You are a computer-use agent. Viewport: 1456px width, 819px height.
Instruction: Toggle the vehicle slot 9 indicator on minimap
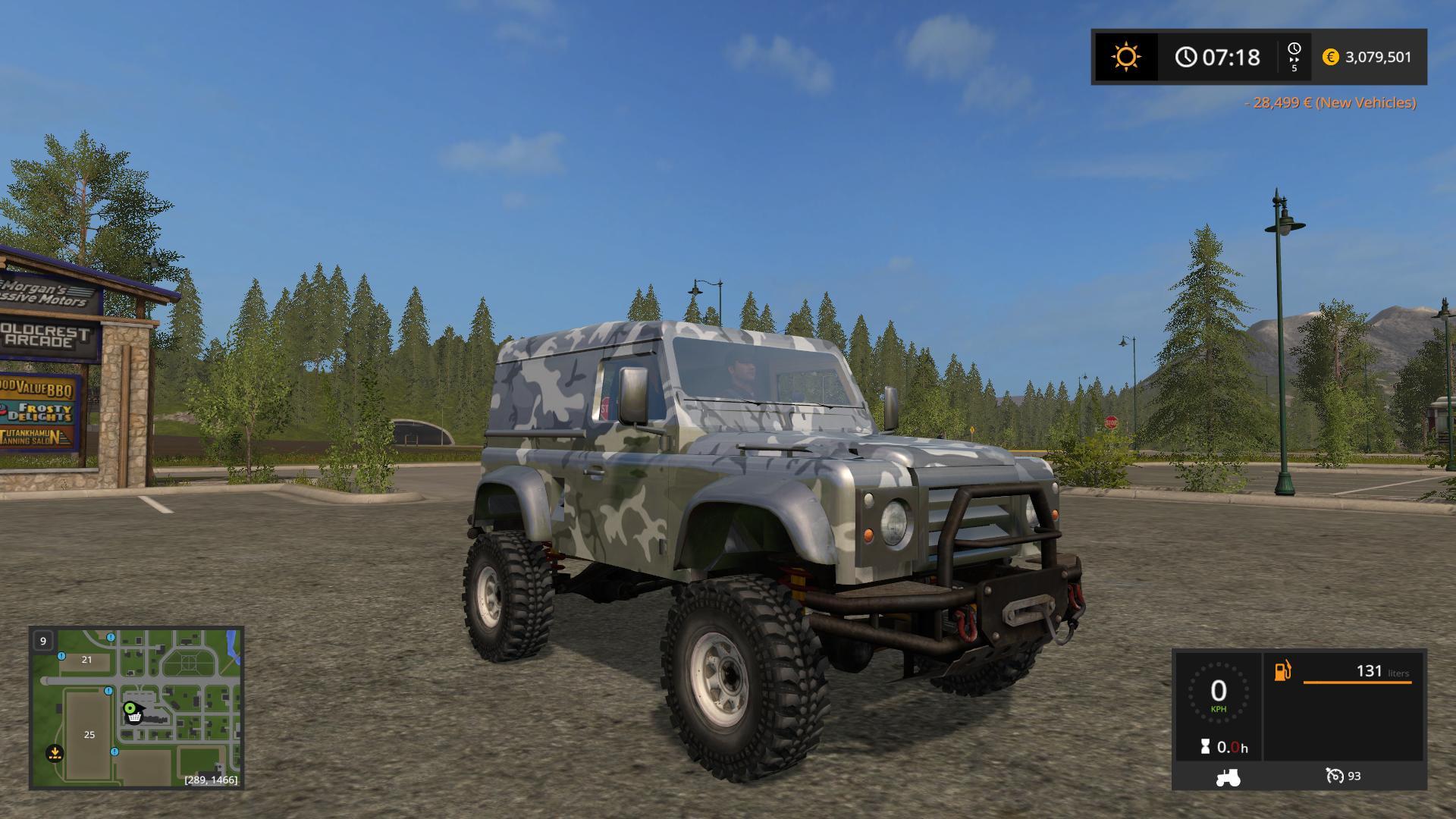[42, 641]
